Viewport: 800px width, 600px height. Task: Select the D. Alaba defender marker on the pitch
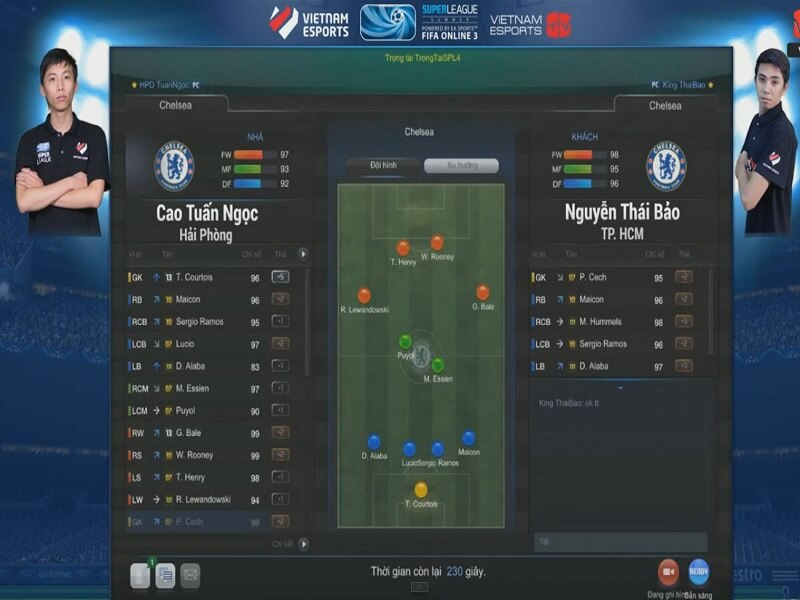[374, 442]
